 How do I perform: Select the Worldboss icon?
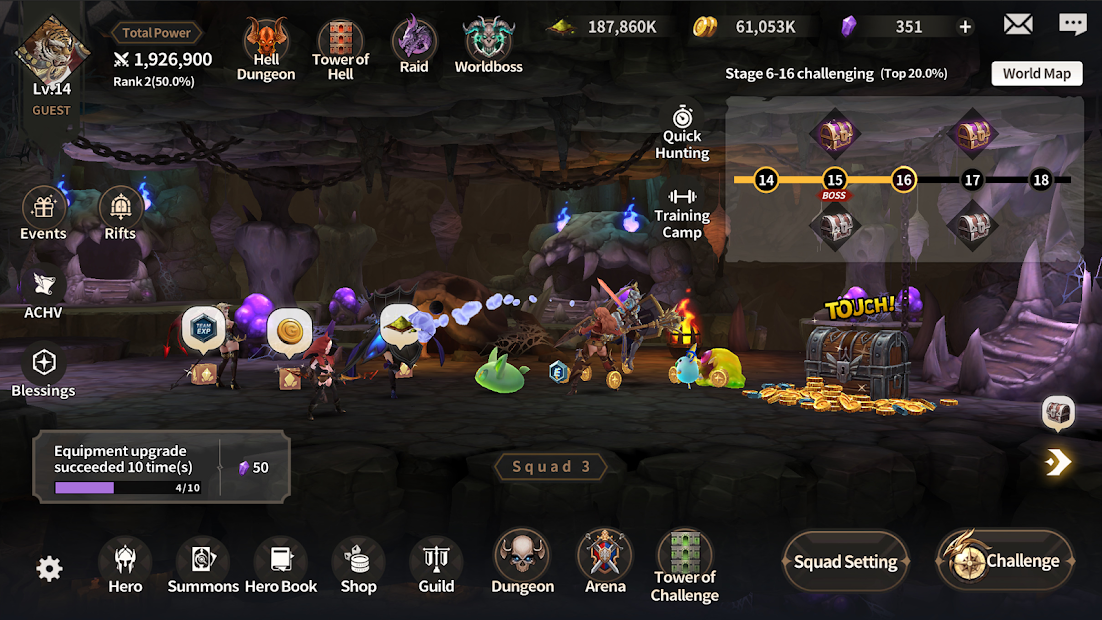pyautogui.click(x=488, y=46)
